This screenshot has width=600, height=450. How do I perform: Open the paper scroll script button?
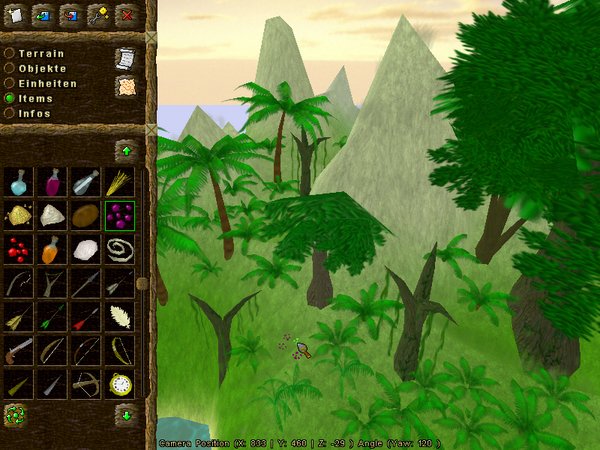pos(125,58)
